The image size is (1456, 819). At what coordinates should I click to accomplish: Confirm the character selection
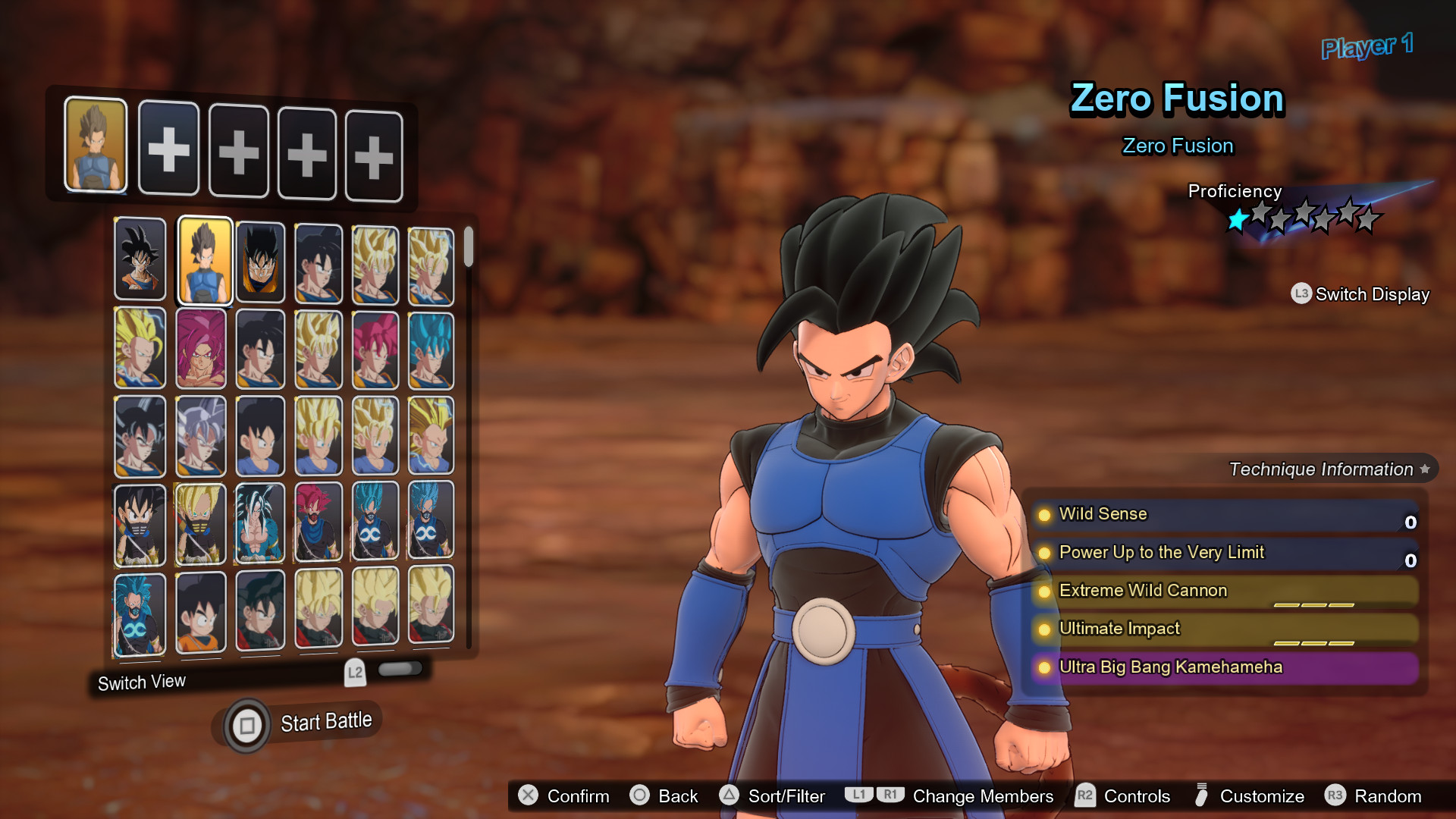coord(564,796)
